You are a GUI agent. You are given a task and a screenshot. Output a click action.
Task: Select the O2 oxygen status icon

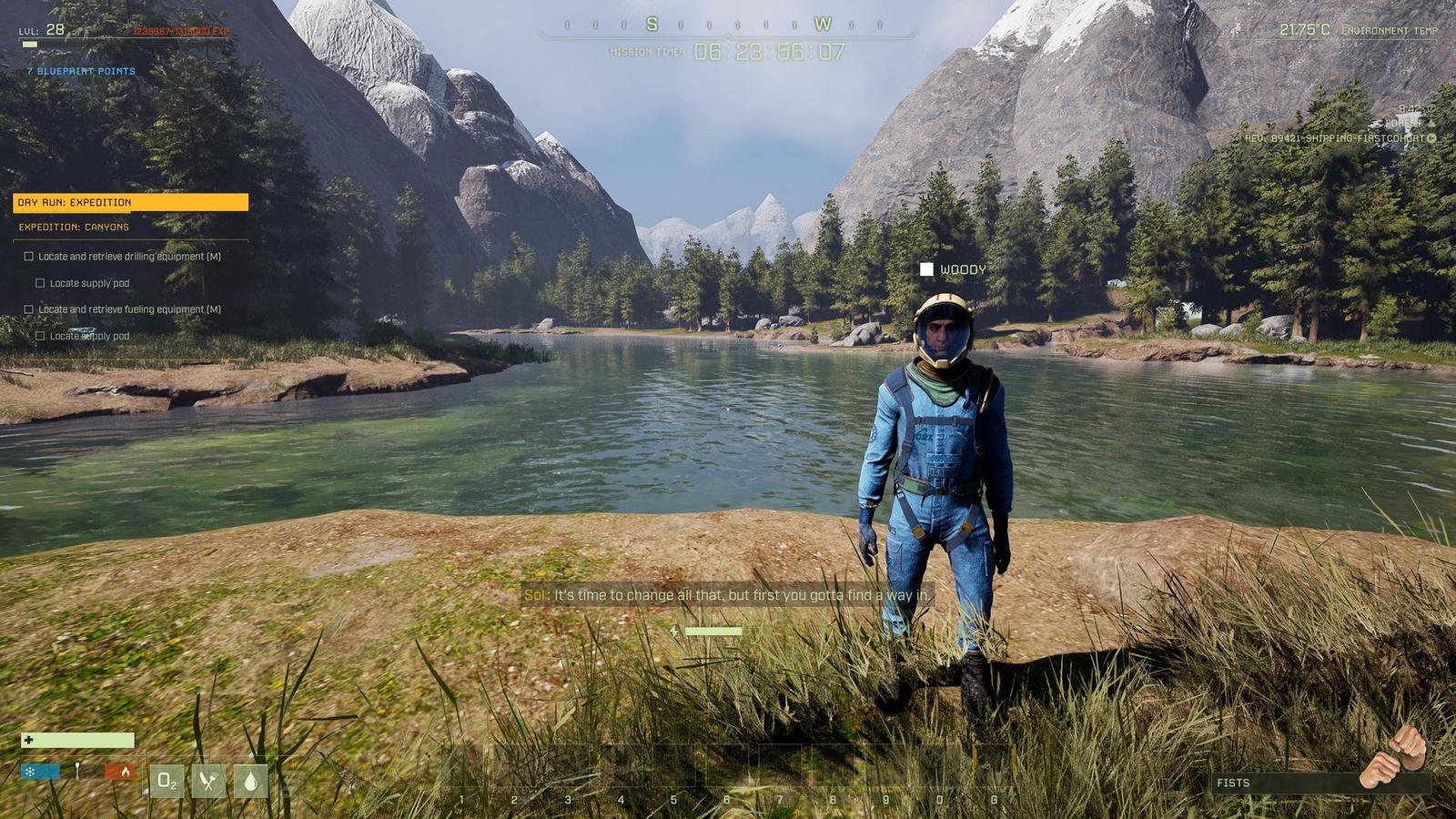point(167,781)
